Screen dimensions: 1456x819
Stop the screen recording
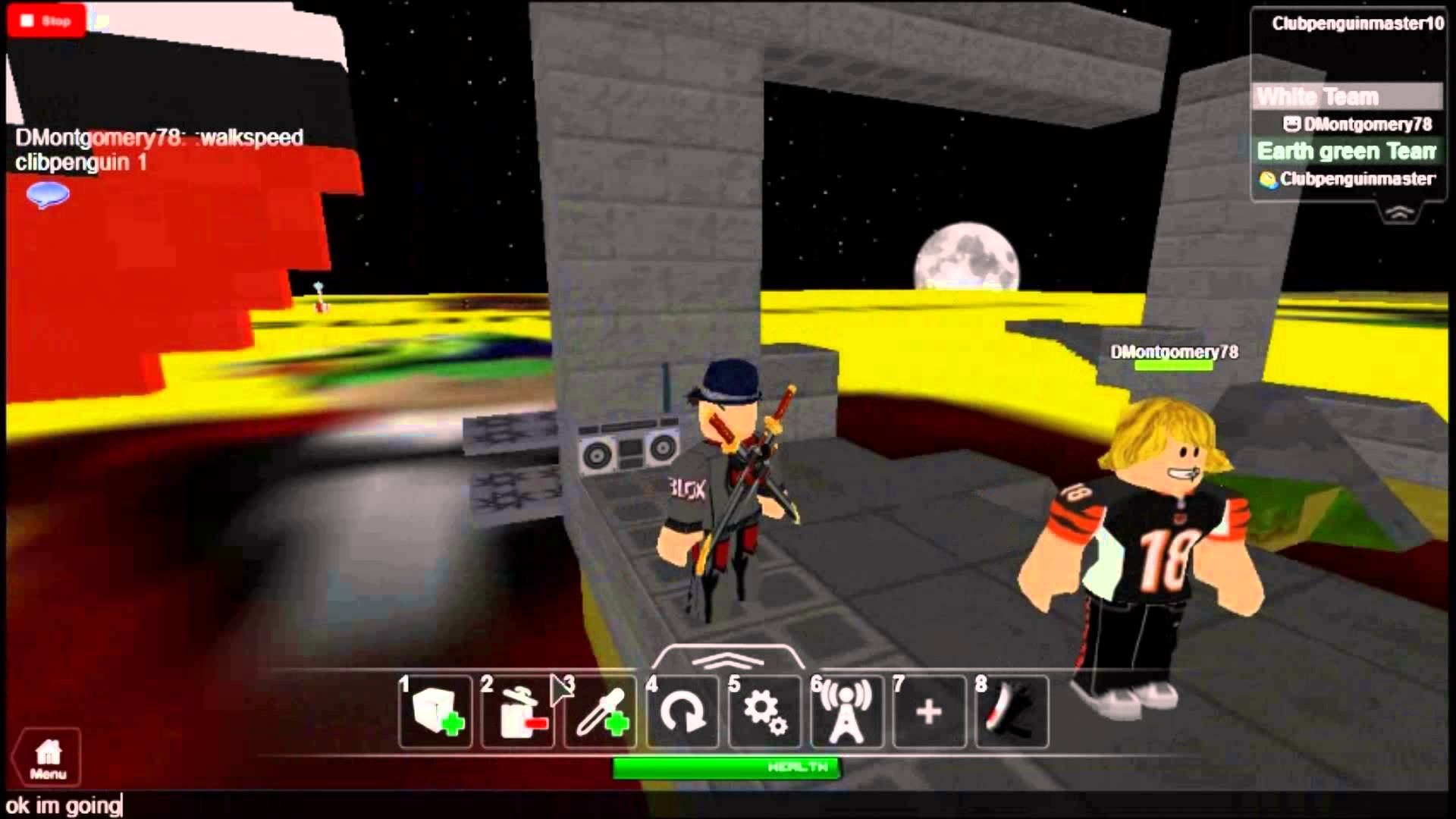point(46,20)
